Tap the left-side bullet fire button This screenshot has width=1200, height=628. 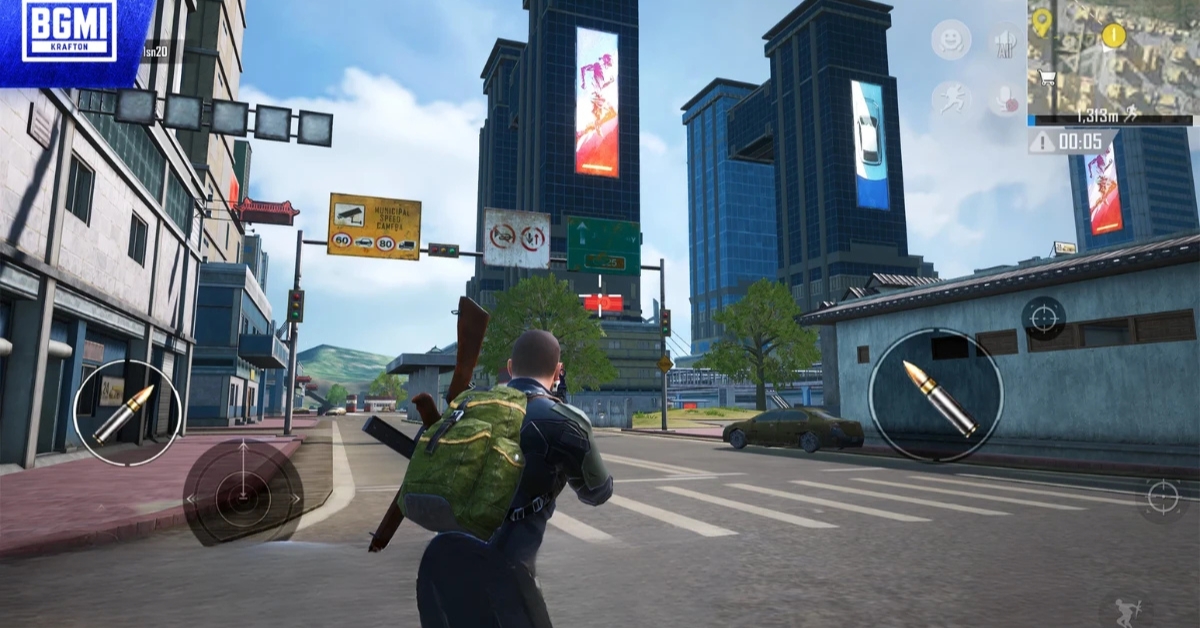coord(127,412)
